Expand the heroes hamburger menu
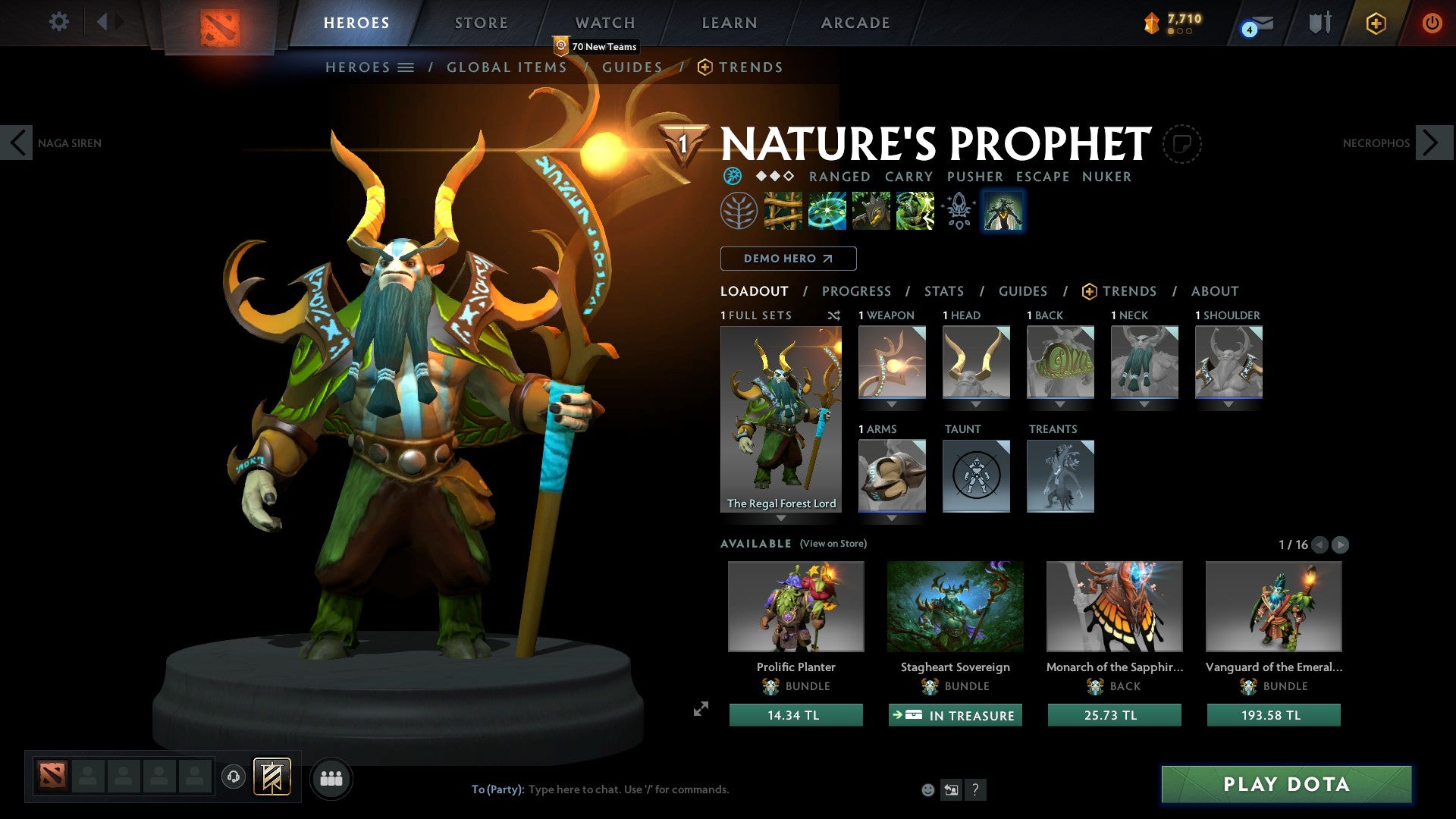Image resolution: width=1456 pixels, height=819 pixels. tap(406, 67)
